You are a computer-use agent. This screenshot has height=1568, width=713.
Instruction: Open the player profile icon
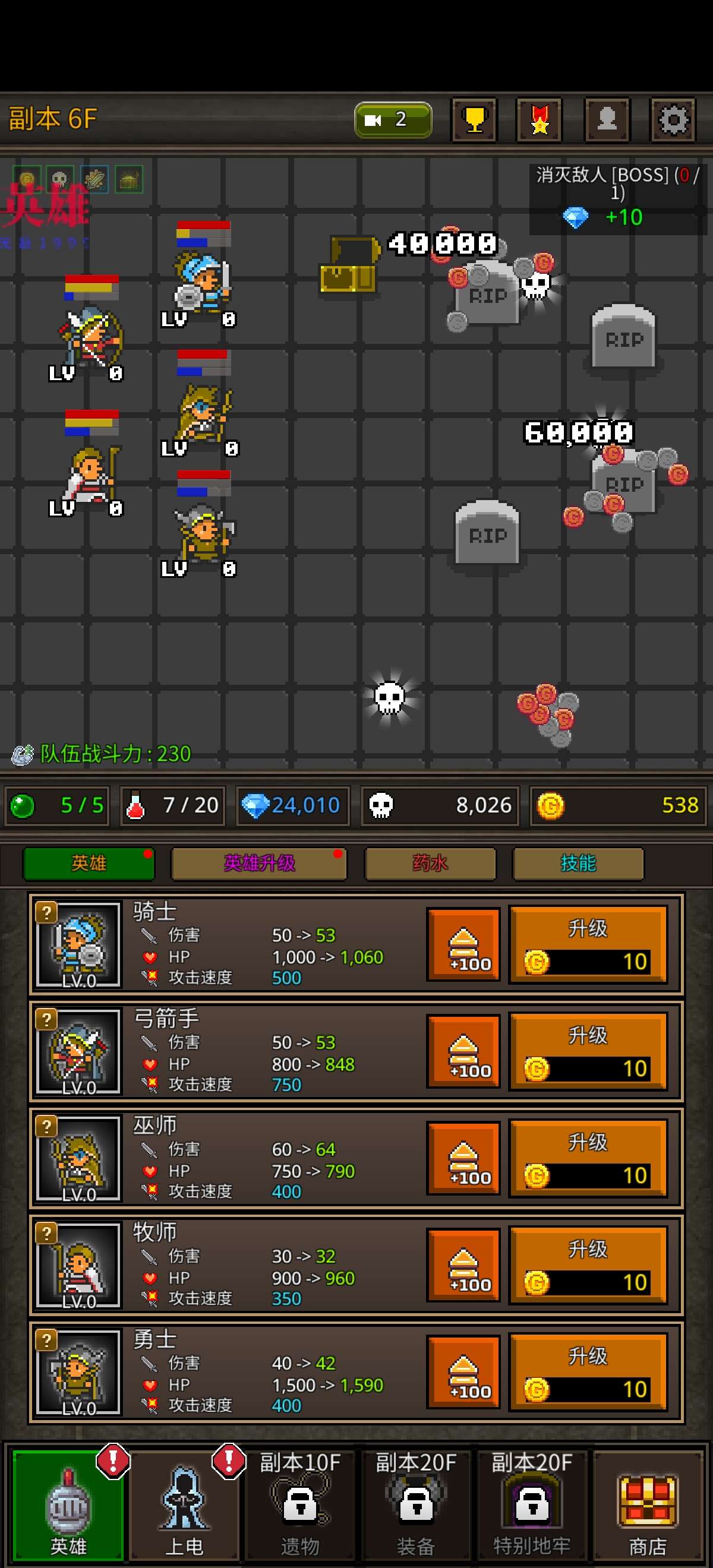click(607, 120)
